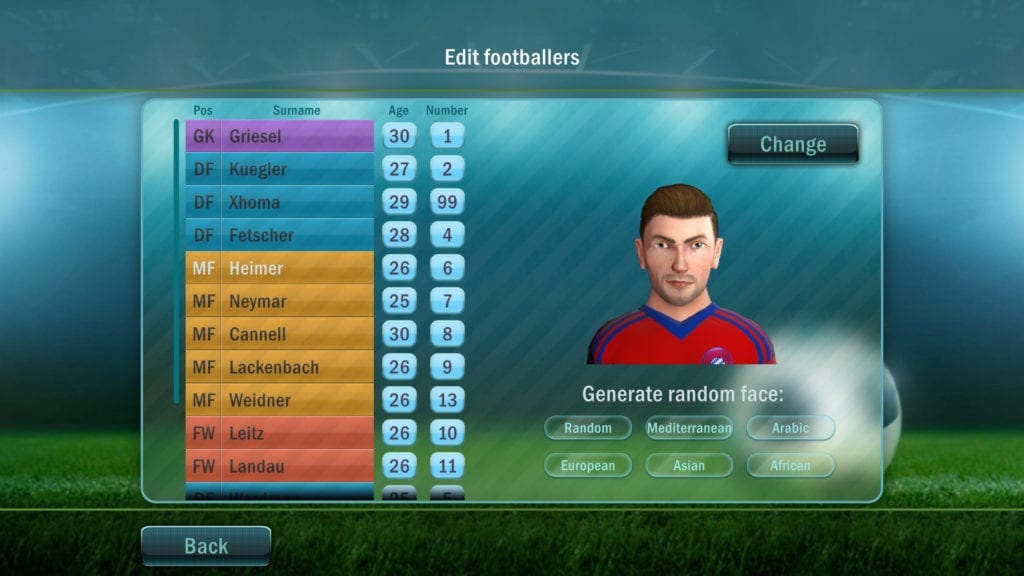Click the Change button
The height and width of the screenshot is (576, 1024).
792,144
